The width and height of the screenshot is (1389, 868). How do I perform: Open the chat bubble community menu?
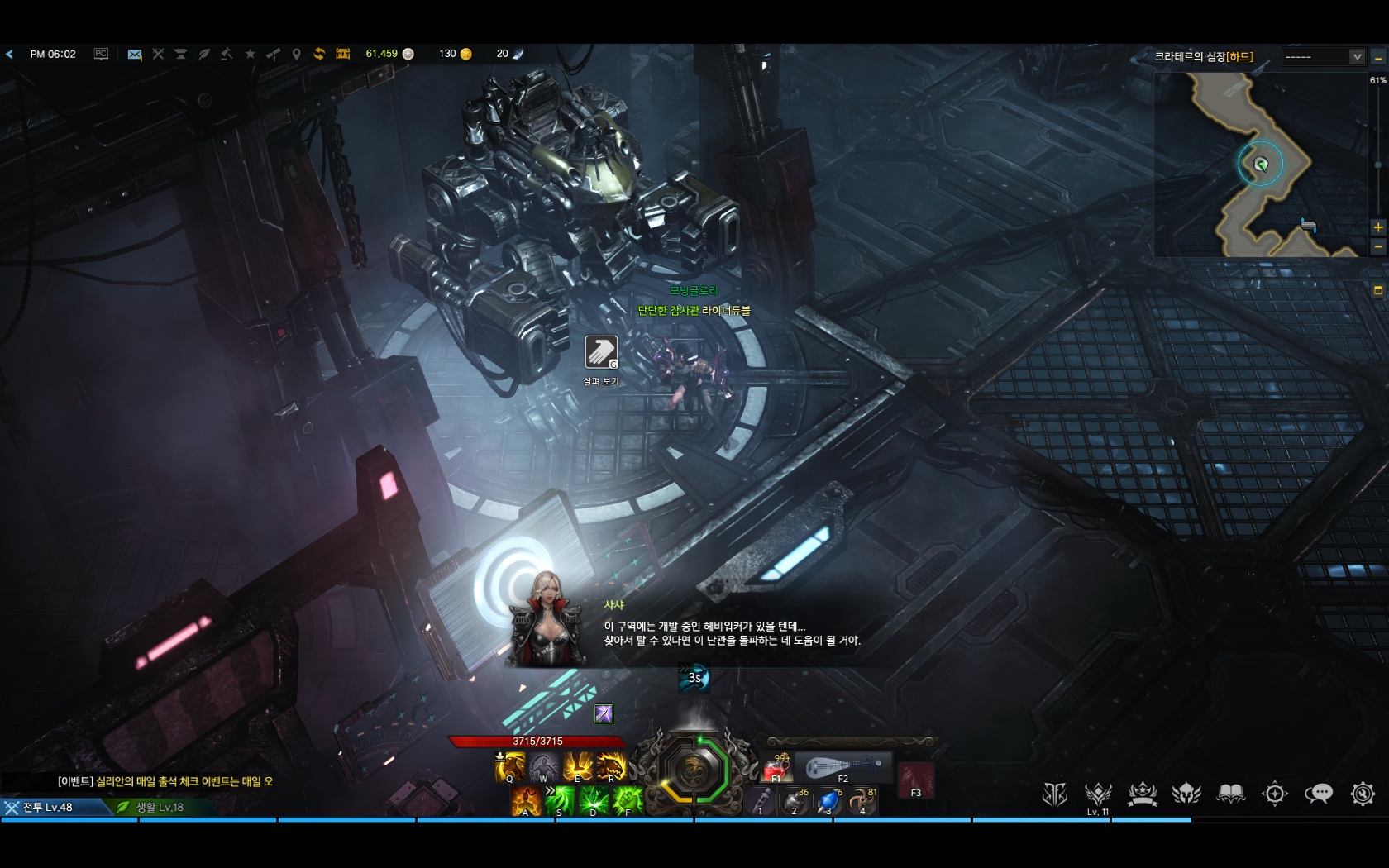click(1318, 794)
